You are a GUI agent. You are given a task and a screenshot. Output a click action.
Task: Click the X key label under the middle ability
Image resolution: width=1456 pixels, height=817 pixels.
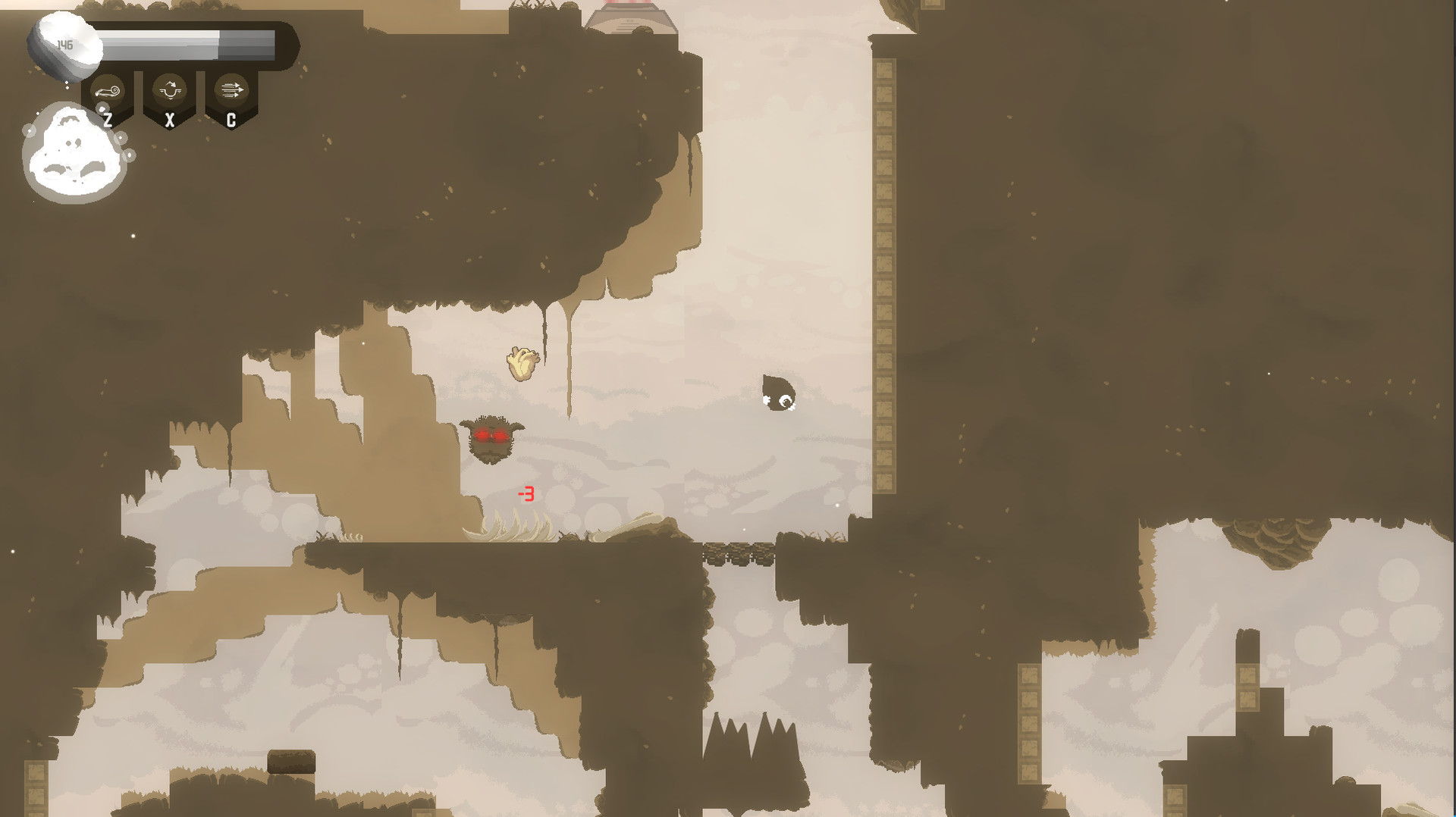click(x=170, y=118)
